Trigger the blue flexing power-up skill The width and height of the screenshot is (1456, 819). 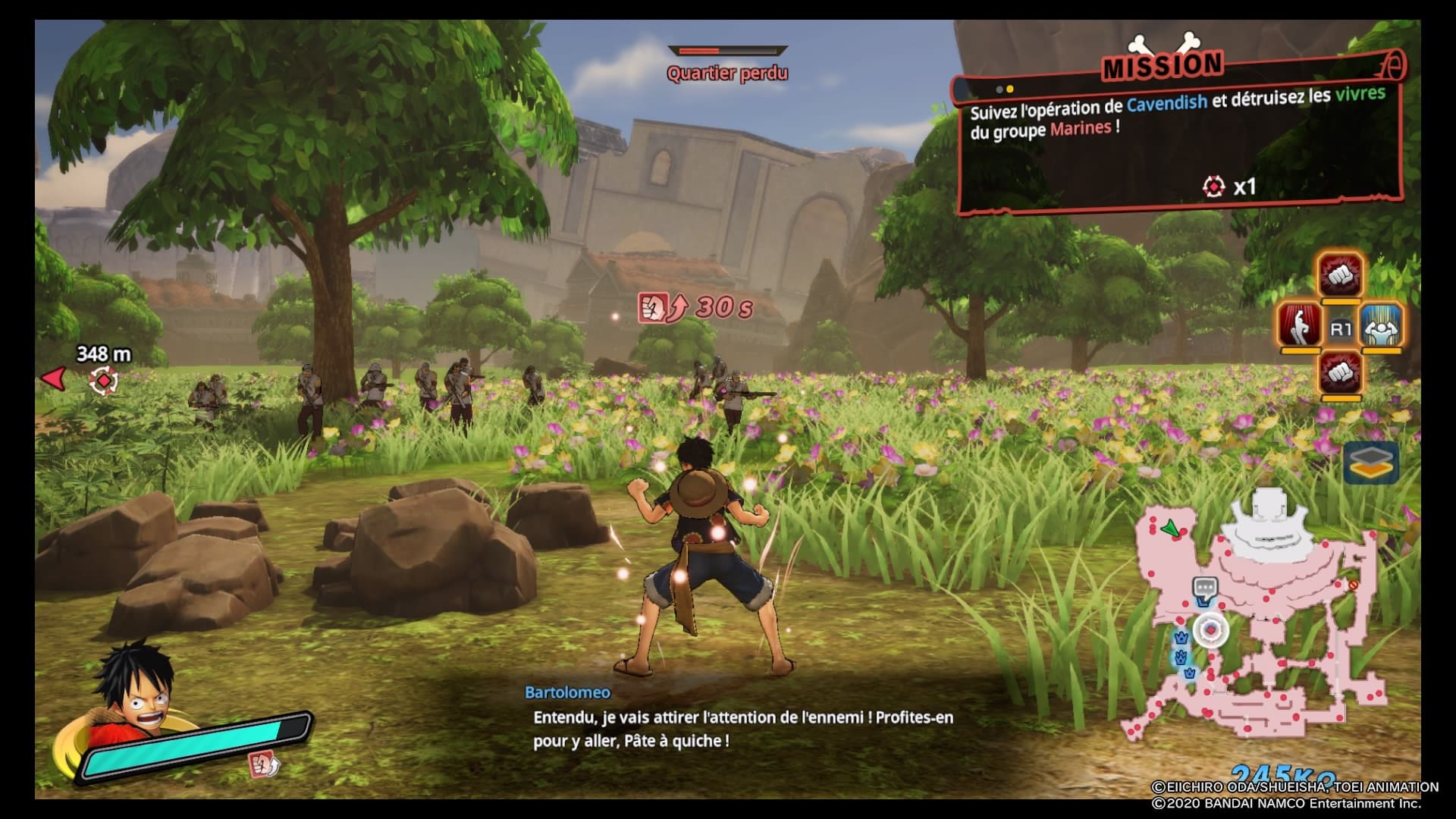1382,328
